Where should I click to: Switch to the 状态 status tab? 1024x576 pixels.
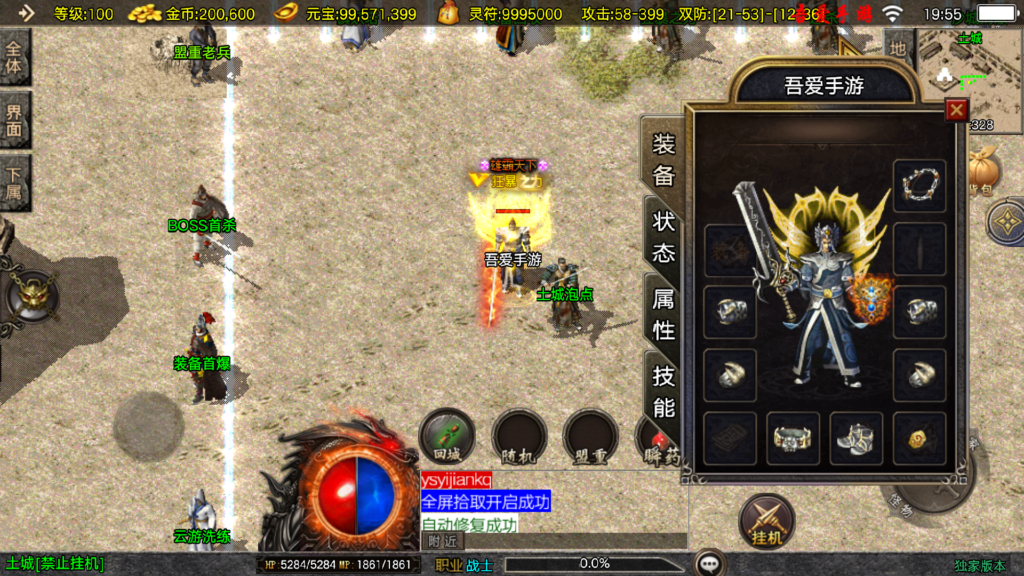[x=664, y=236]
